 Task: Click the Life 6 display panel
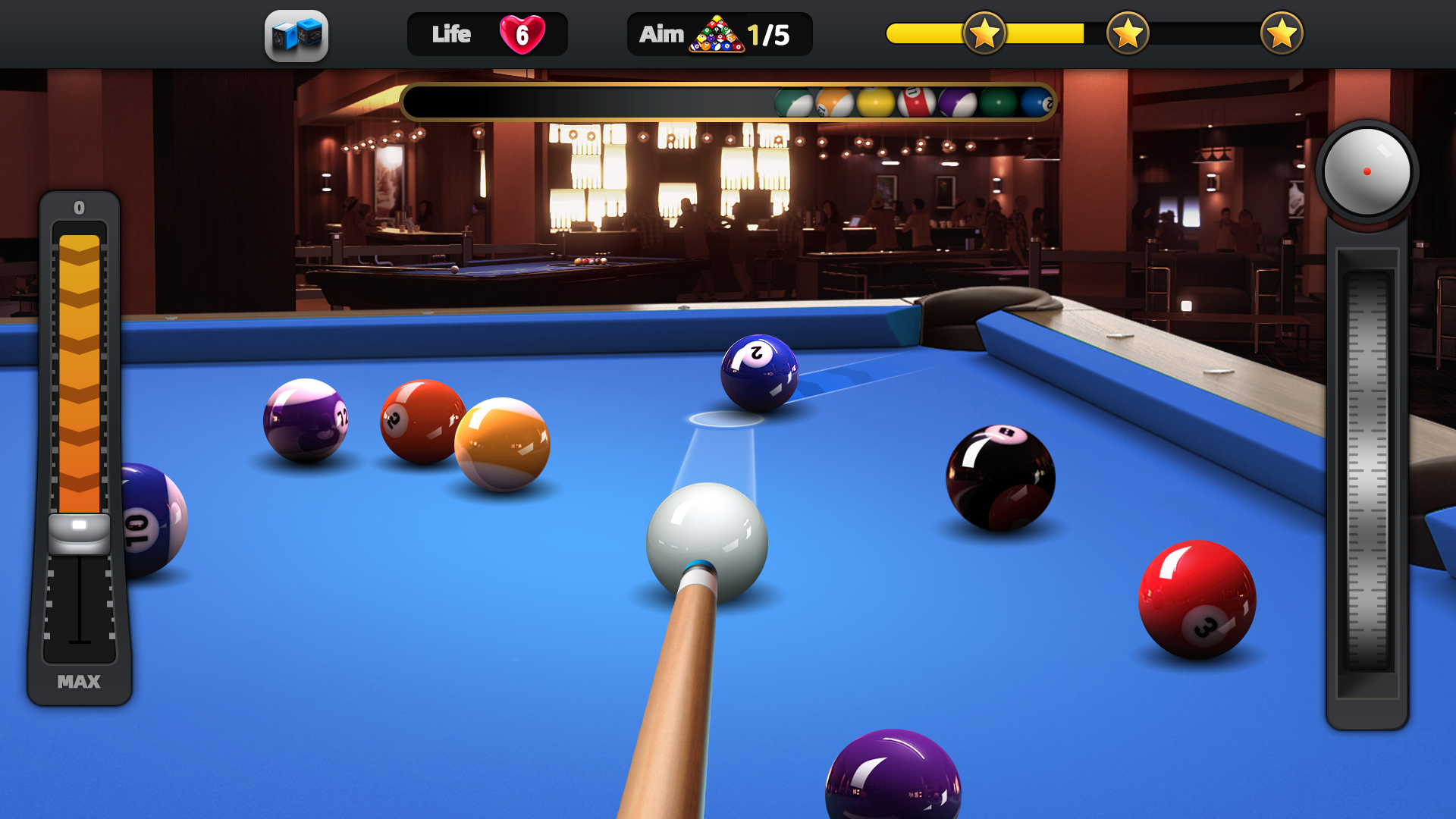(488, 33)
